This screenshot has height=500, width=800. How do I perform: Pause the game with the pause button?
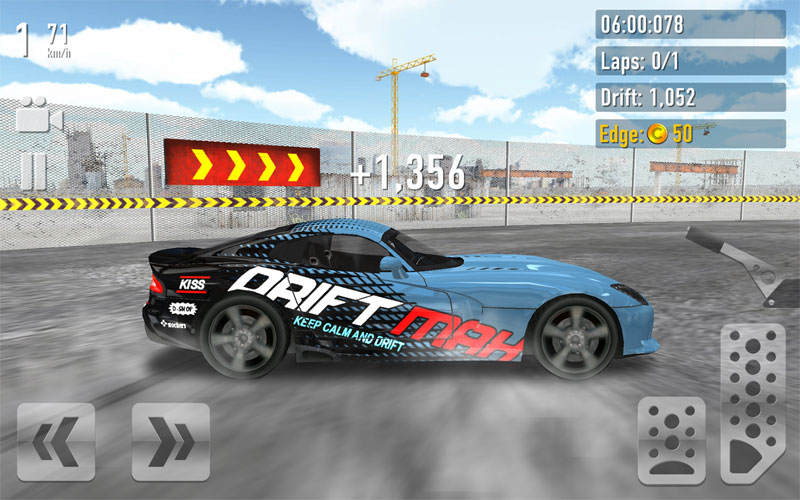[x=33, y=171]
